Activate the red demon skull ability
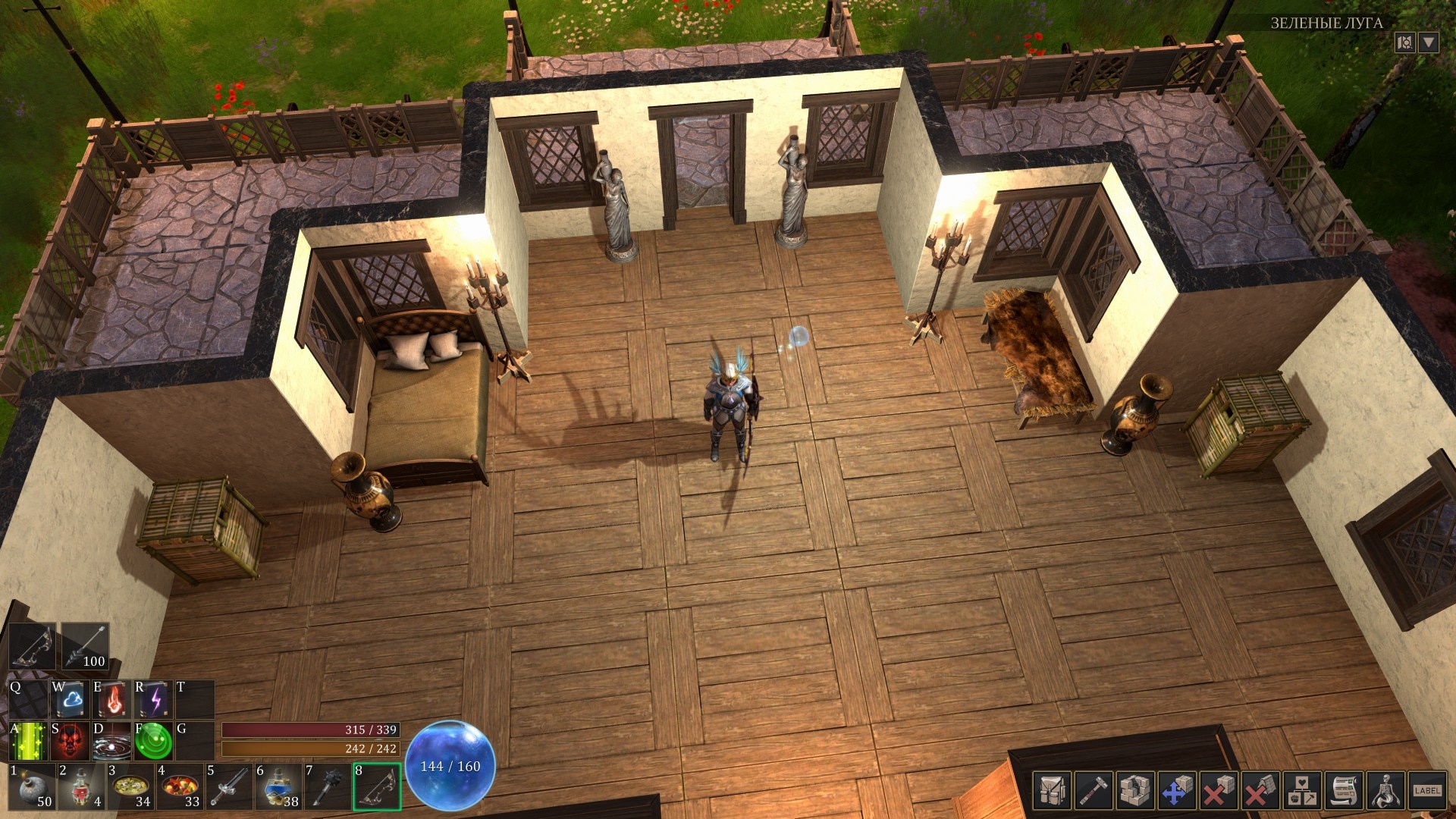1456x819 pixels. point(71,741)
